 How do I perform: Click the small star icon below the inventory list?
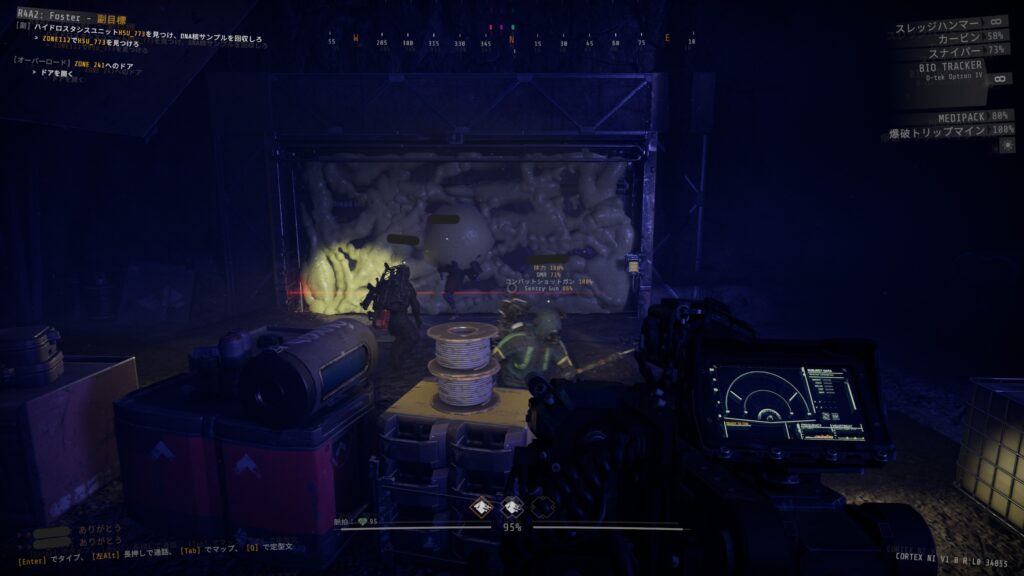tap(1007, 146)
